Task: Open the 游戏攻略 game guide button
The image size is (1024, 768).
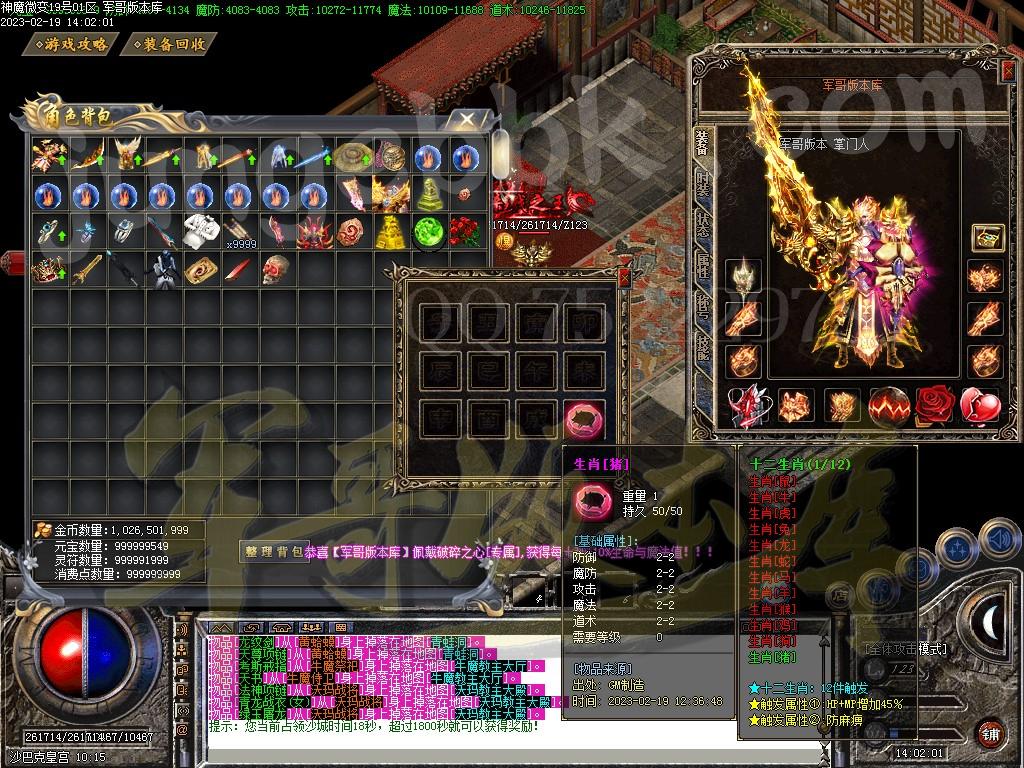Action: [x=76, y=44]
